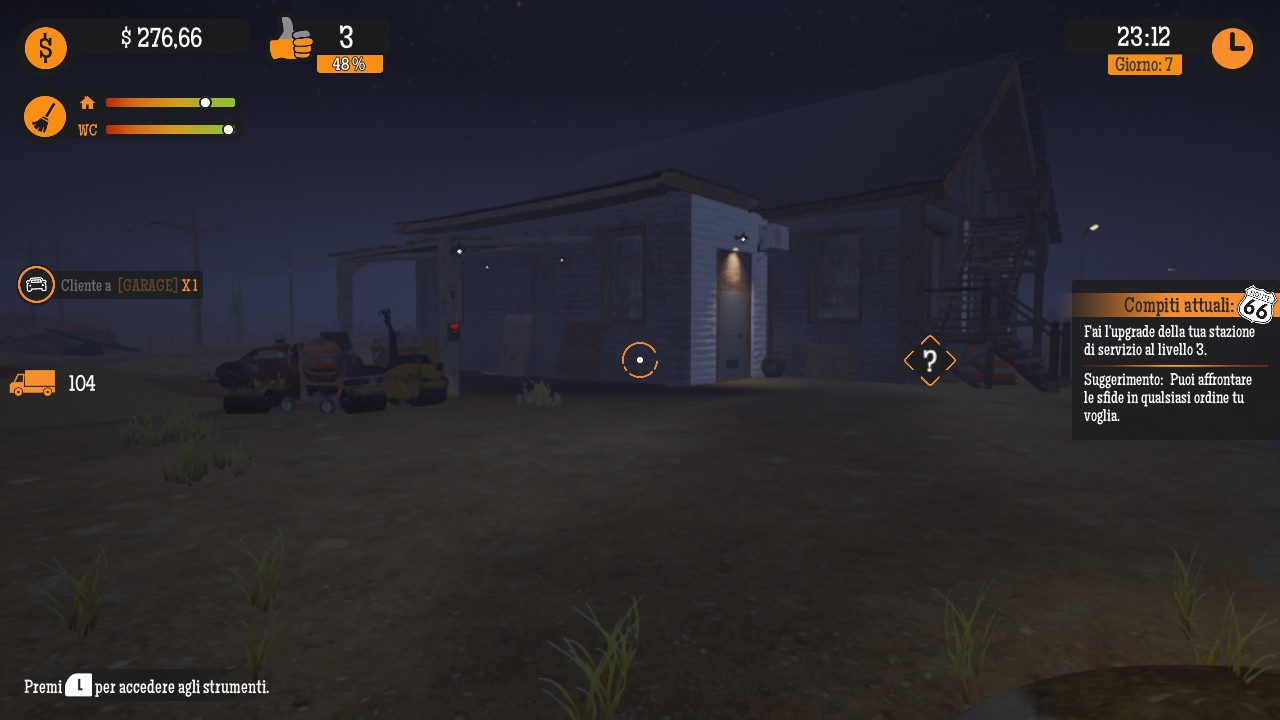Click the WC cleanliness slider knob
Image resolution: width=1280 pixels, height=720 pixels.
[230, 129]
